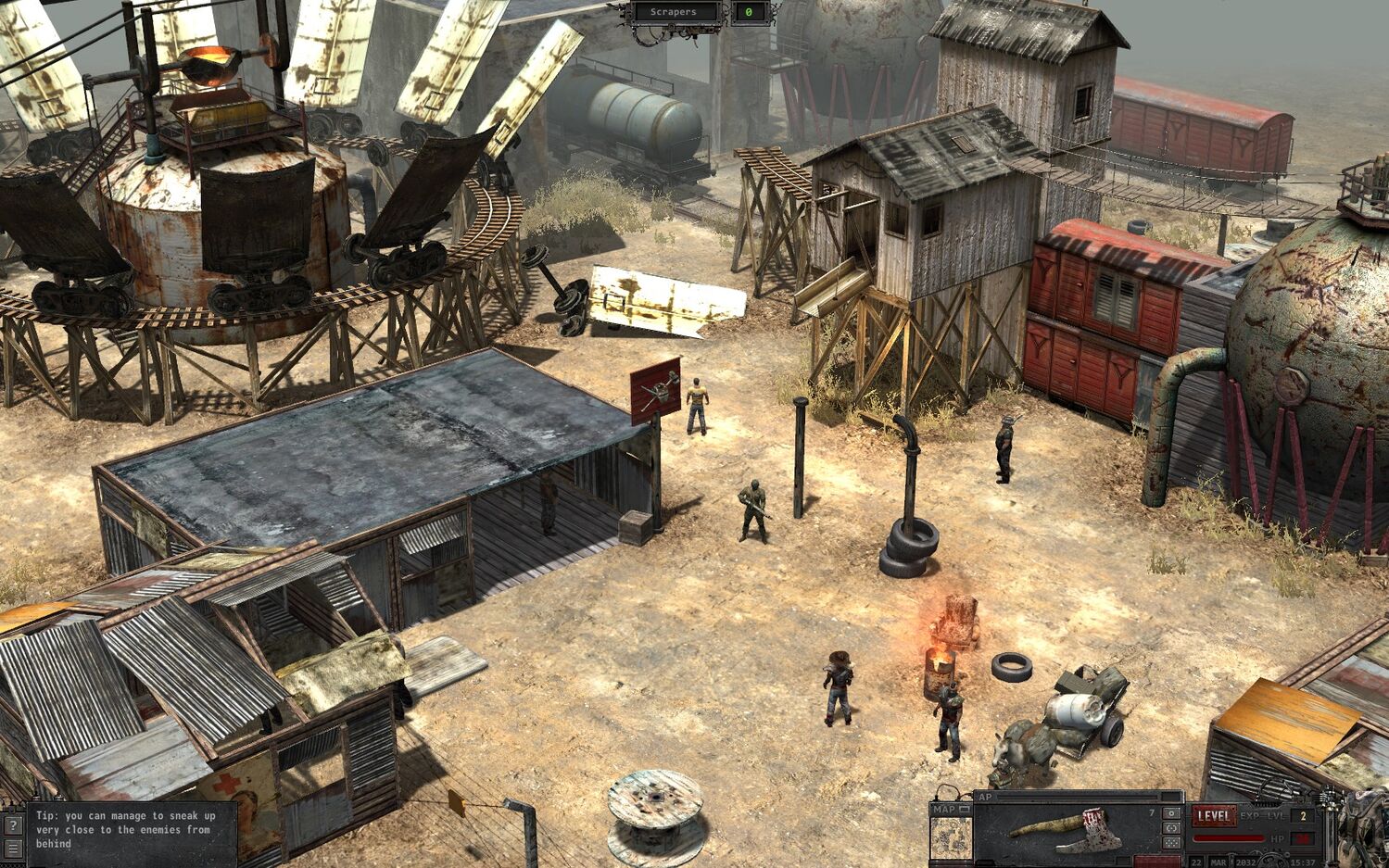Screen dimensions: 1389x868
Task: Choose the bracketed-dot aimed attack mode button
Action: (1171, 828)
